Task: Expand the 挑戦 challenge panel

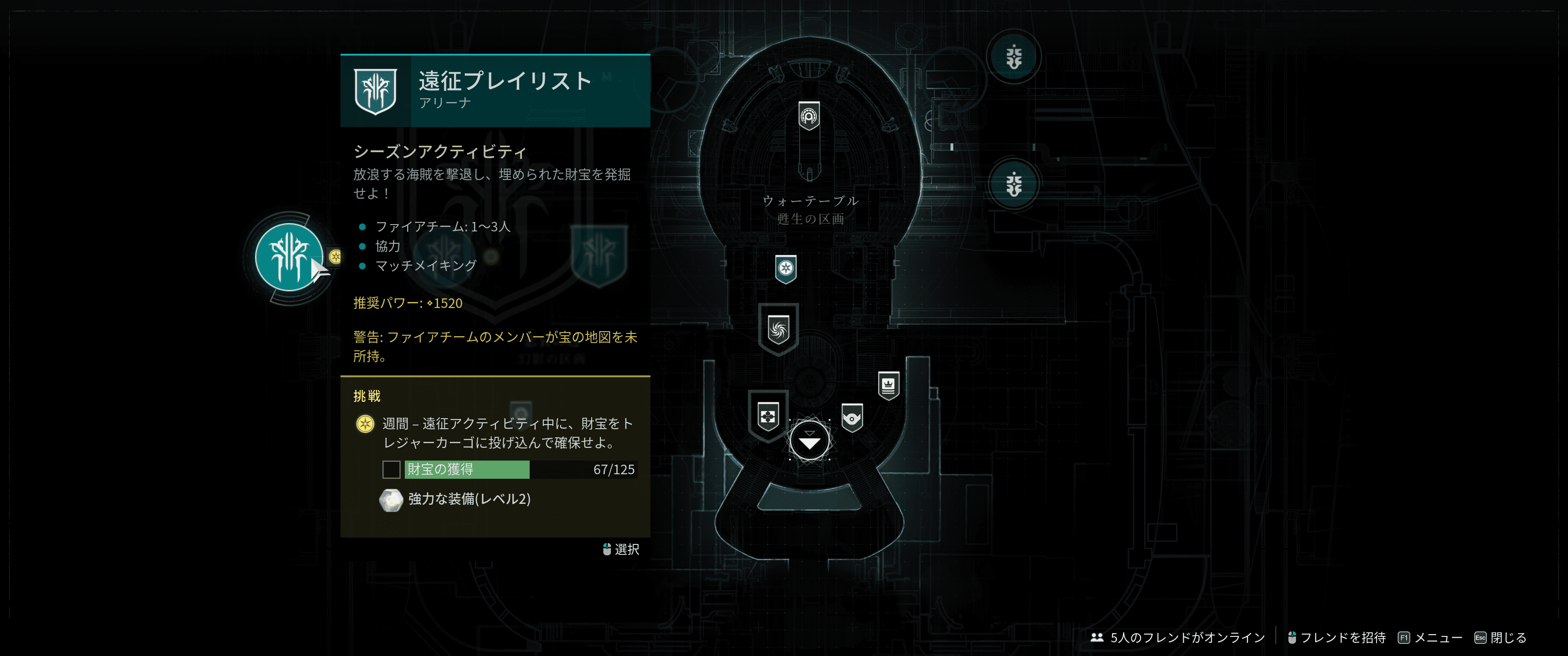Action: click(366, 395)
